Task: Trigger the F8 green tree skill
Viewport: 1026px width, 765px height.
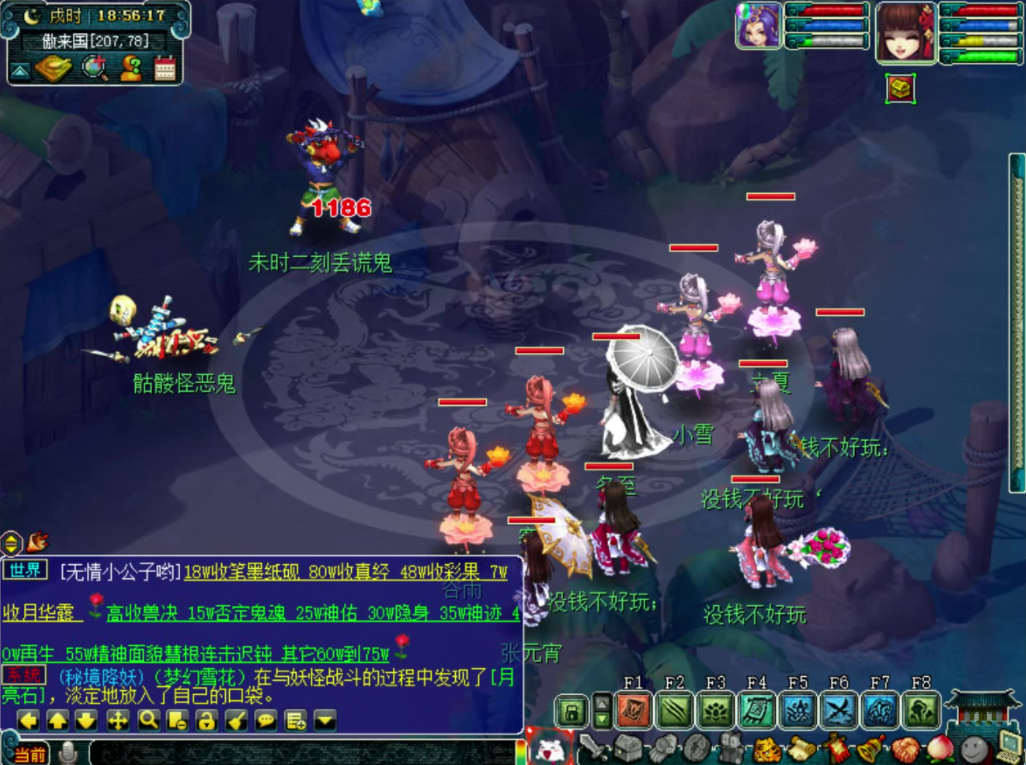Action: [921, 710]
